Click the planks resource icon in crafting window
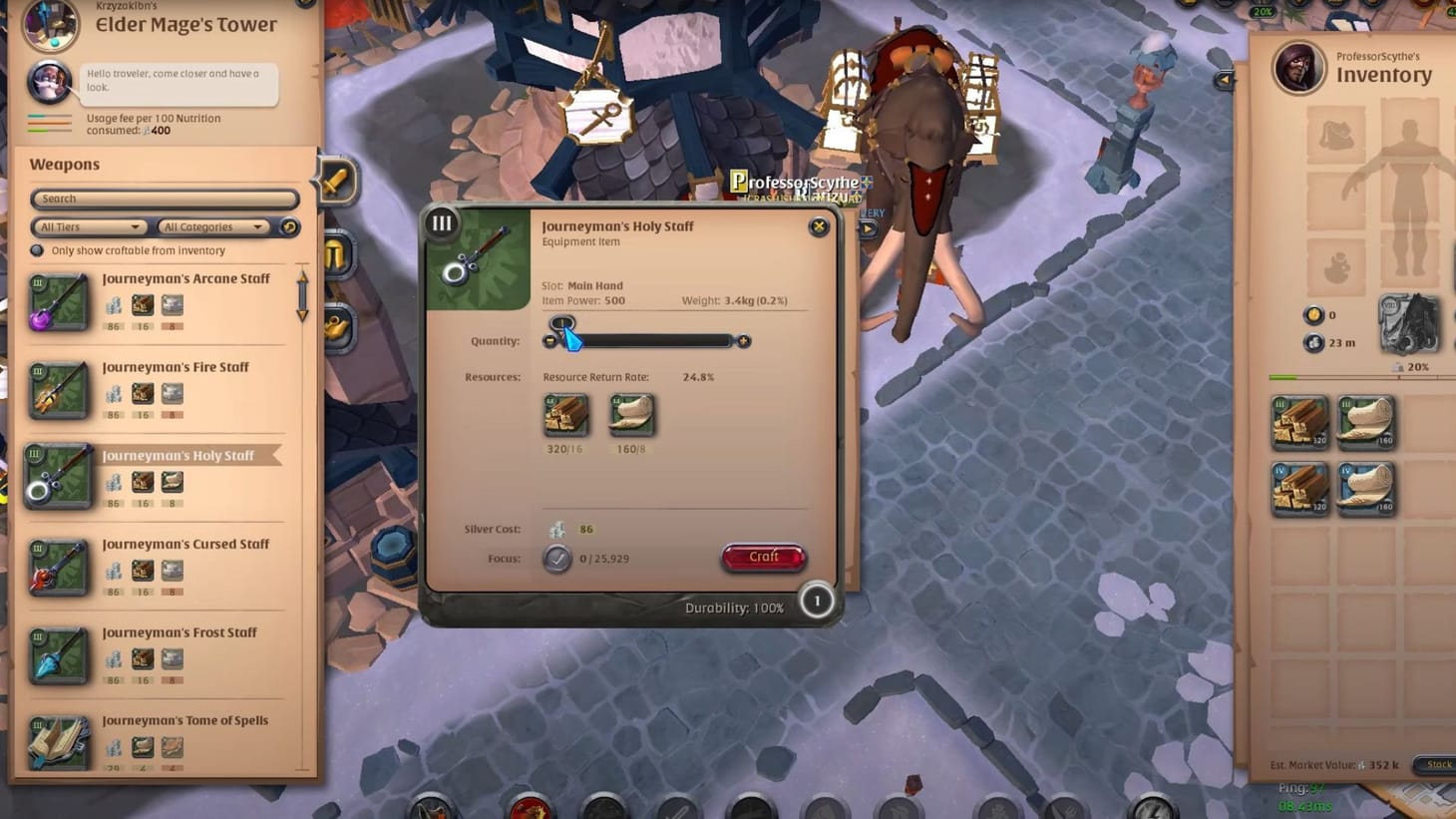This screenshot has height=819, width=1456. [566, 417]
